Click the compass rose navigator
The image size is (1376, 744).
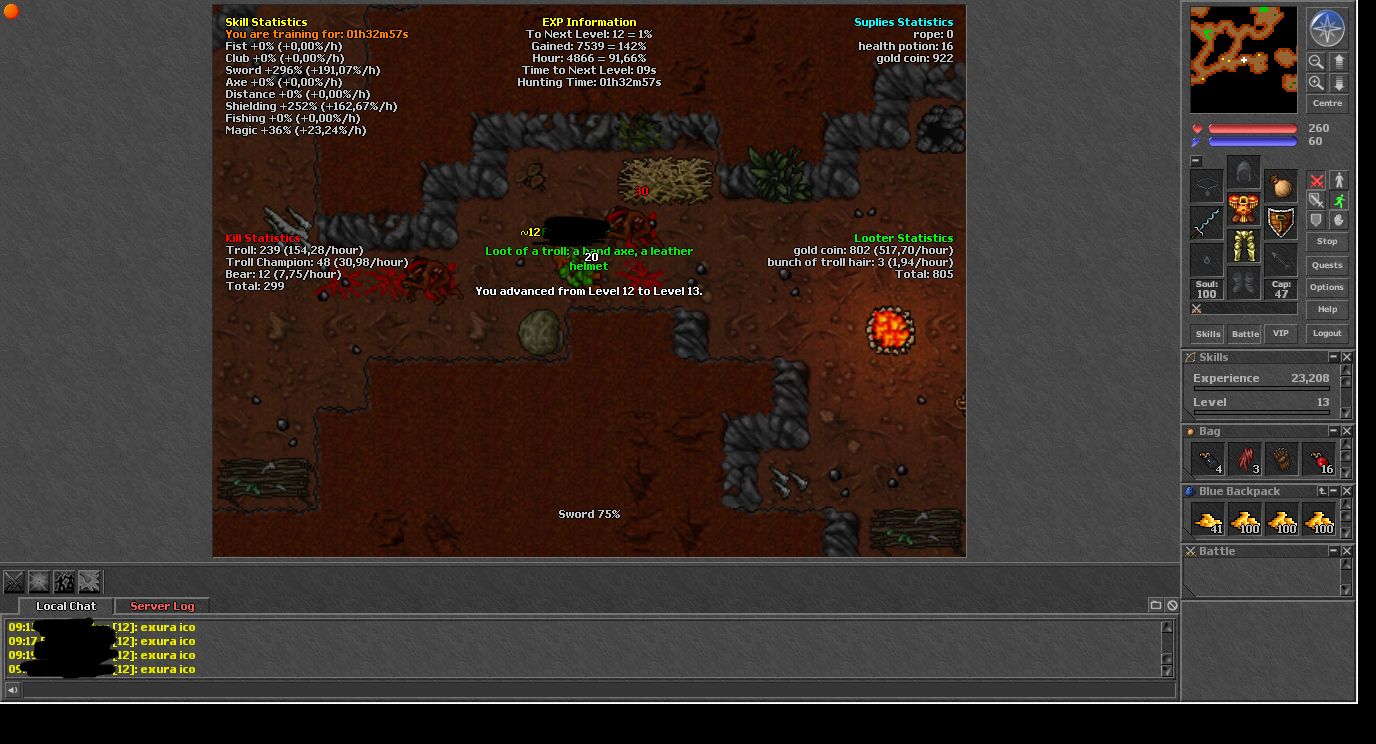coord(1327,28)
